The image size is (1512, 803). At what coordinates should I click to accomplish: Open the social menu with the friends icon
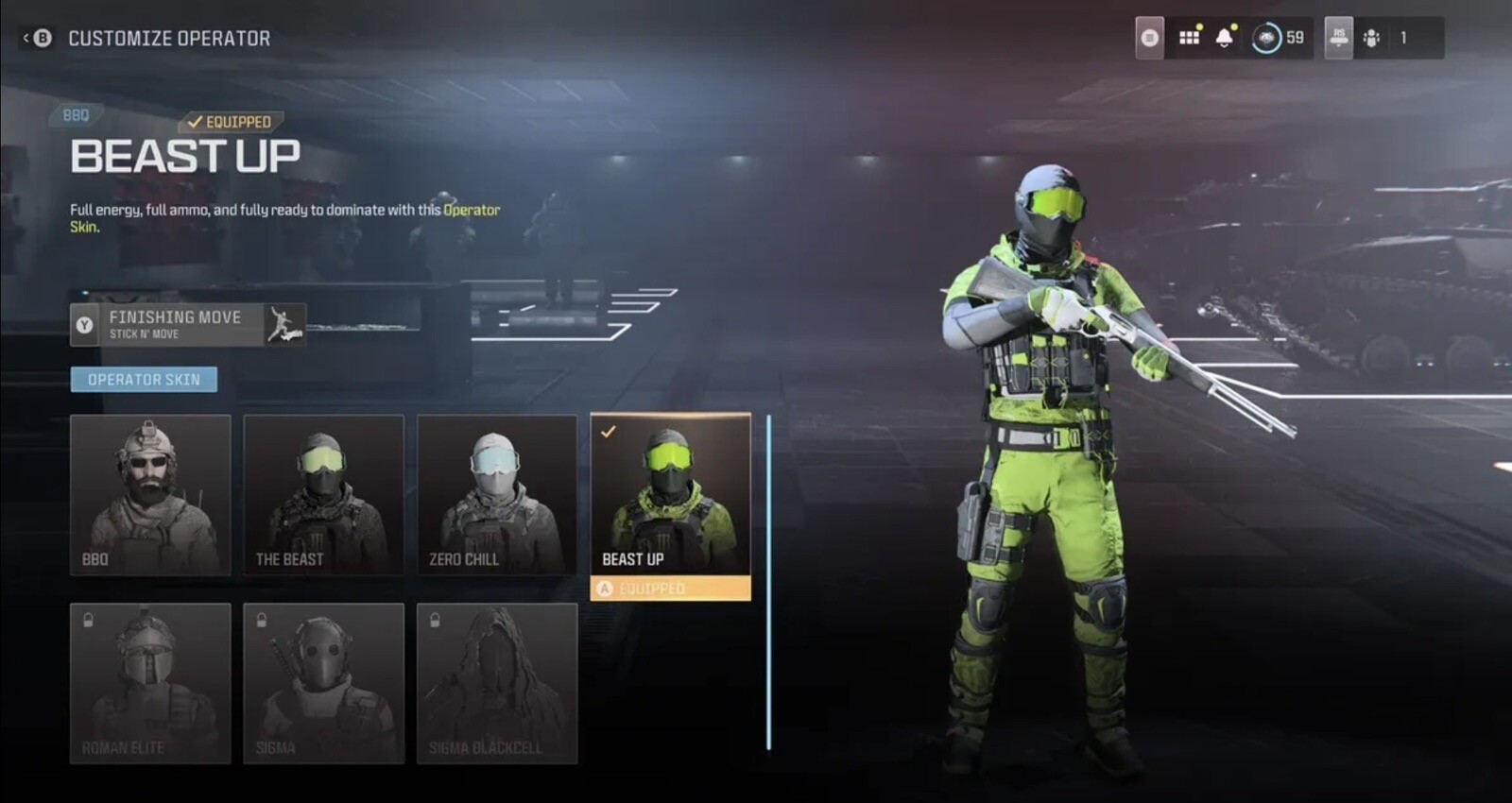pyautogui.click(x=1371, y=38)
